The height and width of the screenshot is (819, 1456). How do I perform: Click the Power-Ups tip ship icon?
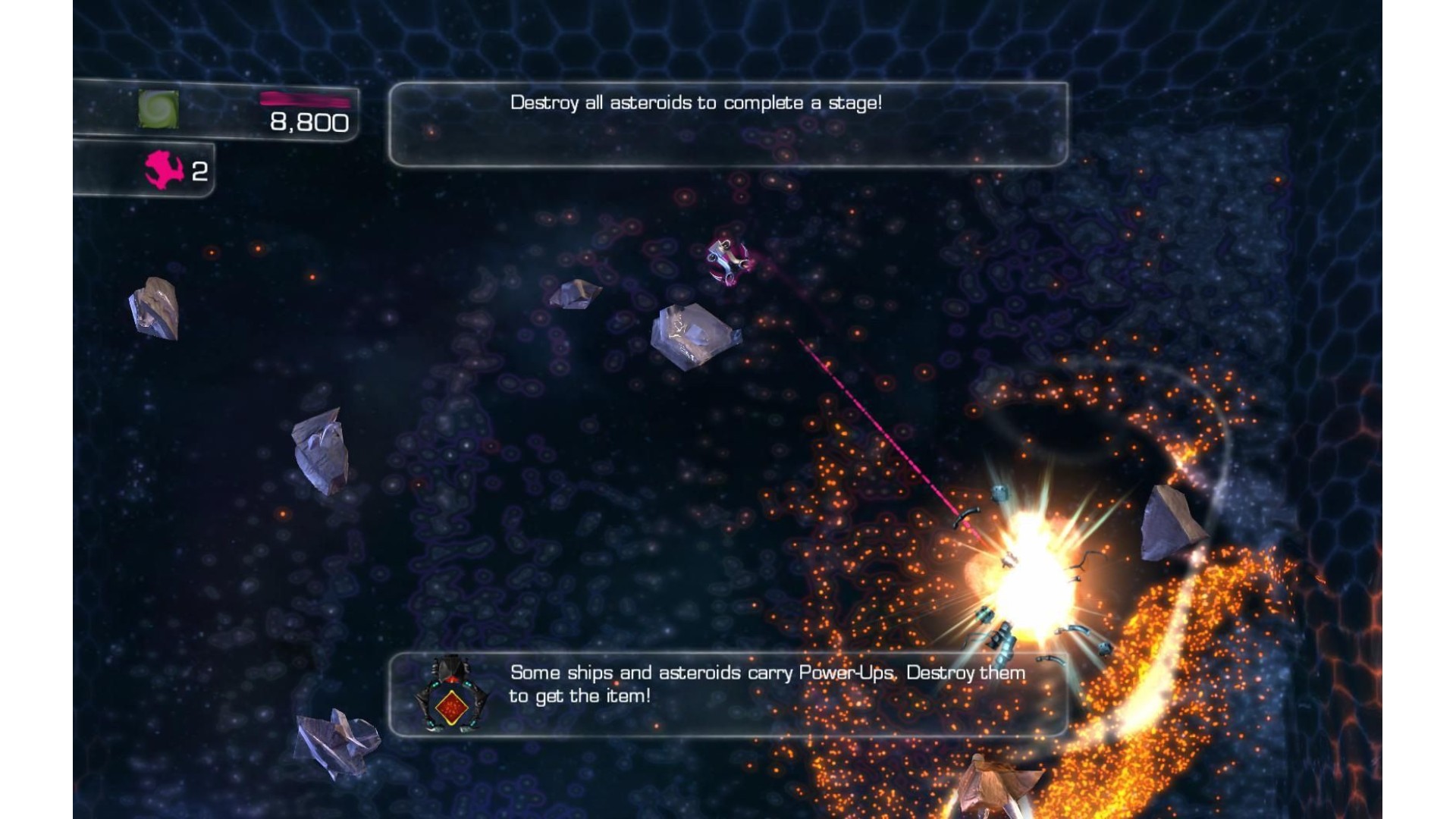[x=451, y=694]
